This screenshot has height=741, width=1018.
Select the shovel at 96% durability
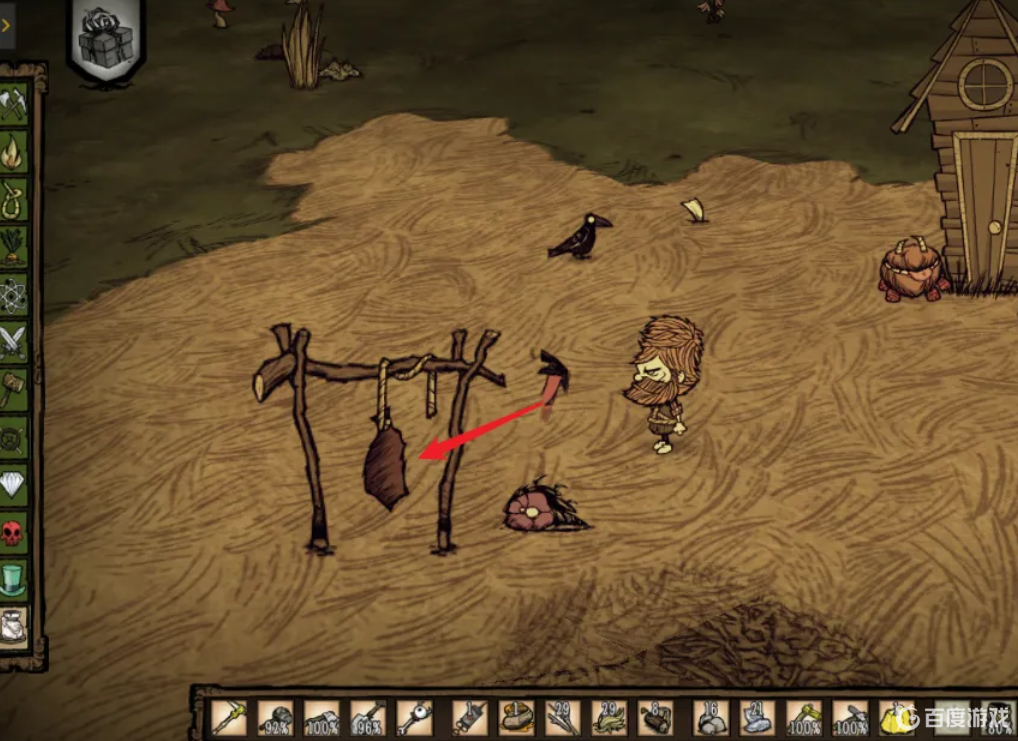point(367,718)
